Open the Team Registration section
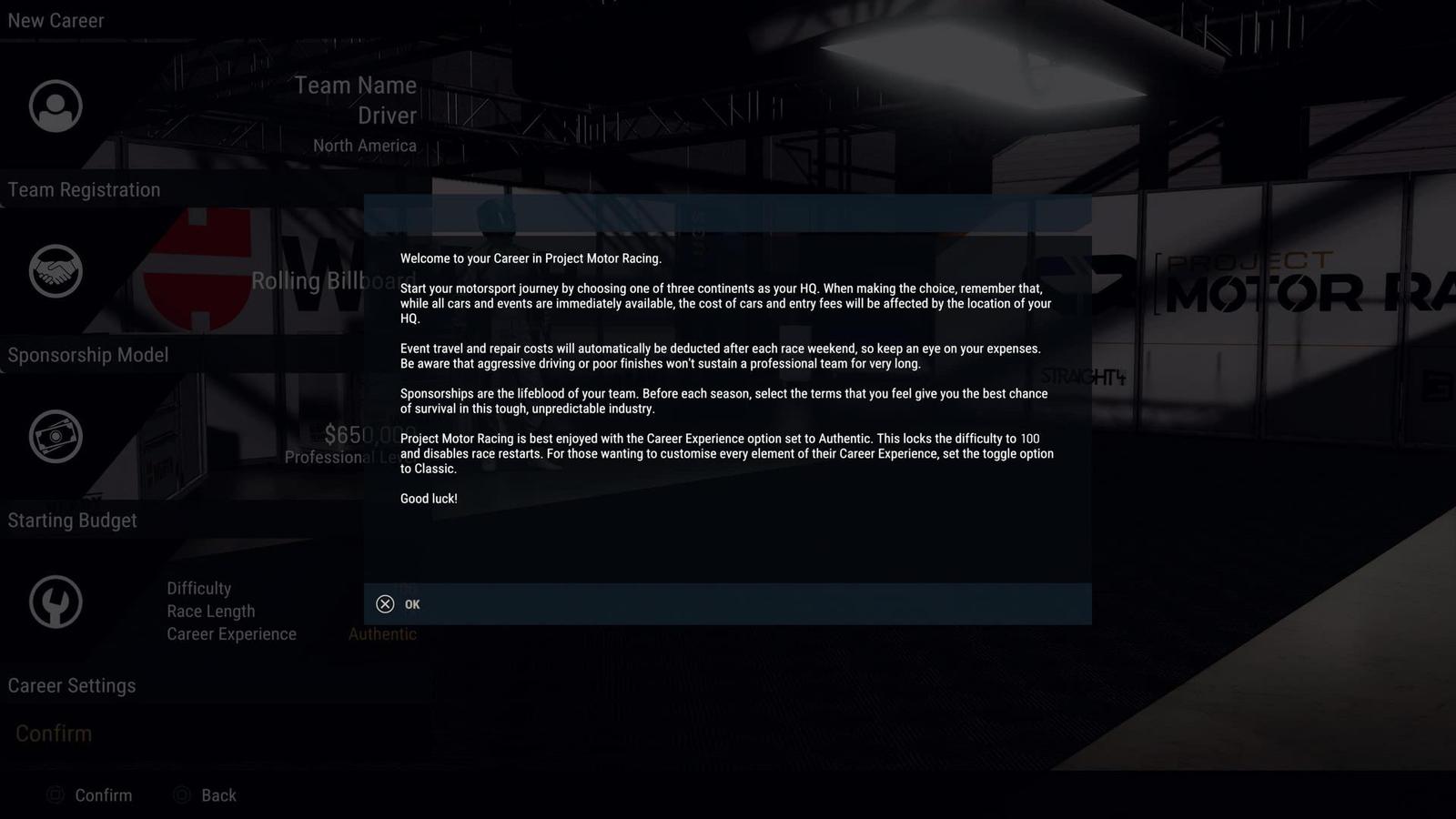The width and height of the screenshot is (1456, 819). pos(84,190)
